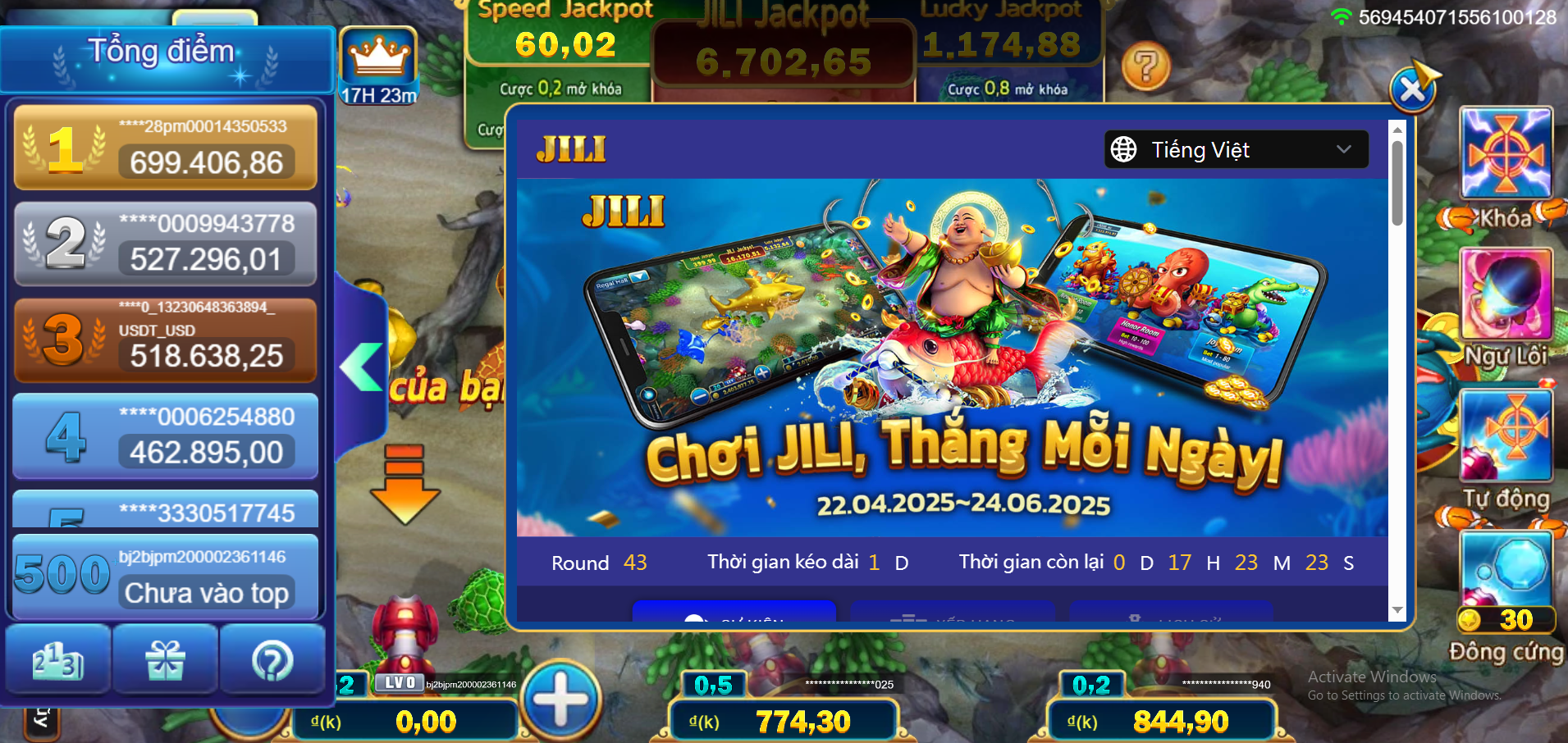The width and height of the screenshot is (1568, 743).
Task: Open the help question mark in left panel
Action: pos(274,659)
